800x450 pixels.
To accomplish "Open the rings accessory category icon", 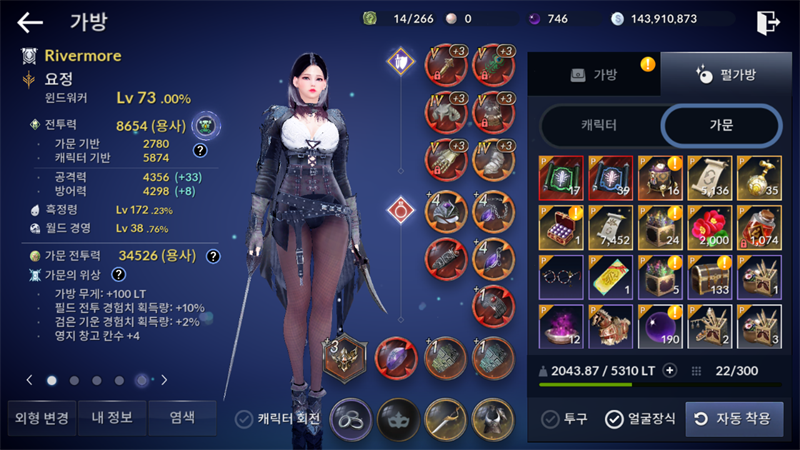I will pos(351,417).
